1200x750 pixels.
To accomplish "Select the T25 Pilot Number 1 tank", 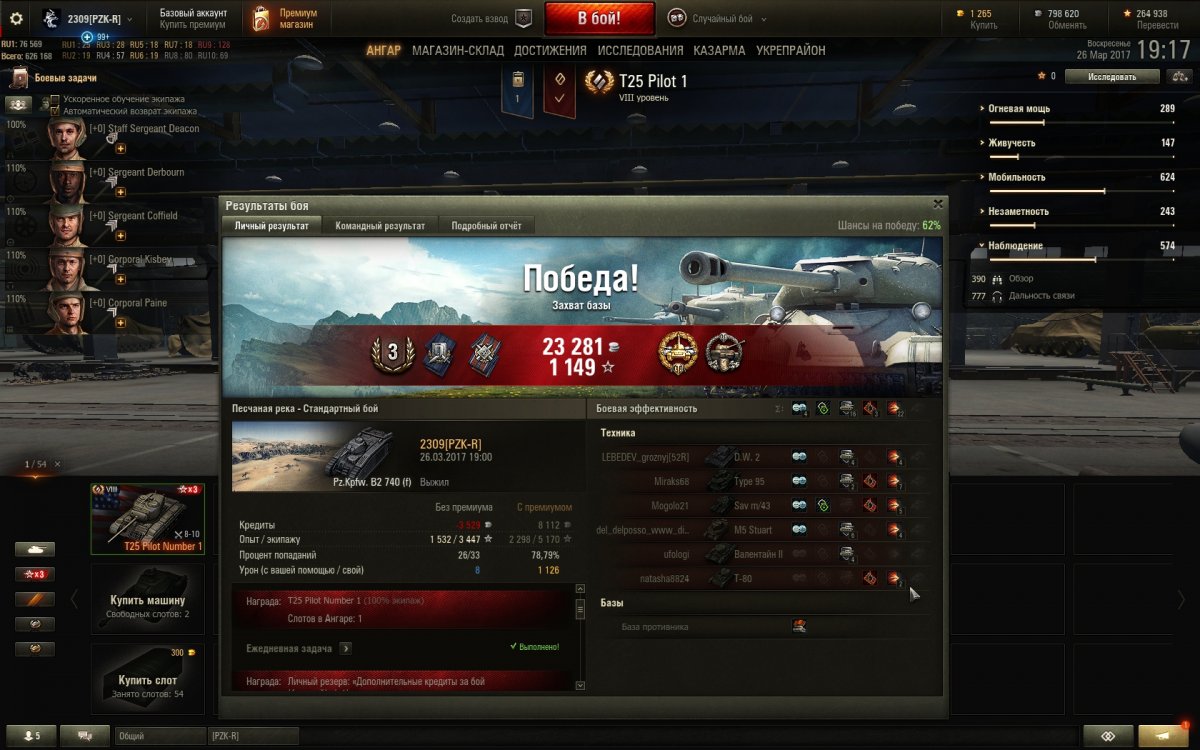I will 148,517.
